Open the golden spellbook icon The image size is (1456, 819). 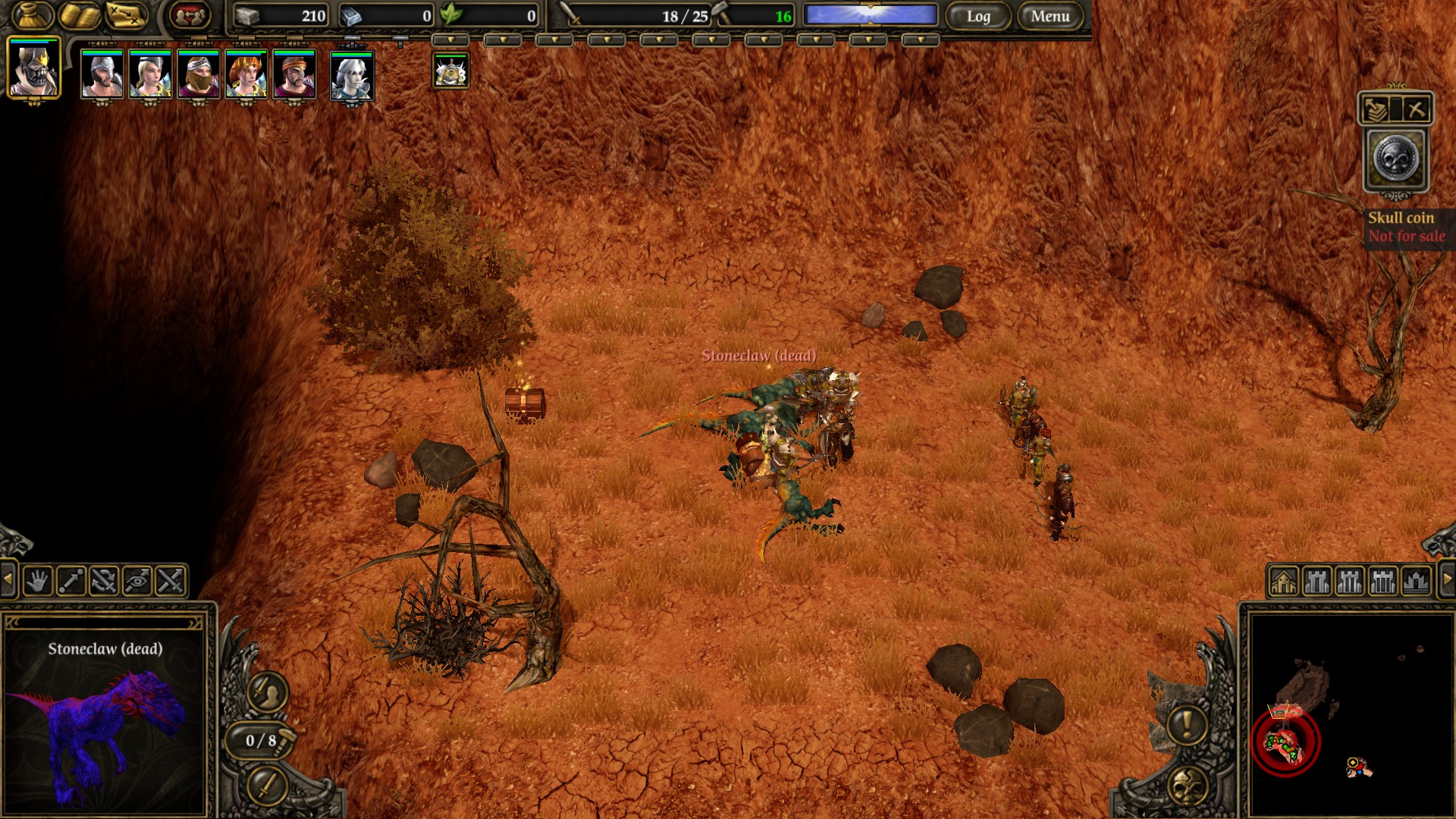(80, 15)
